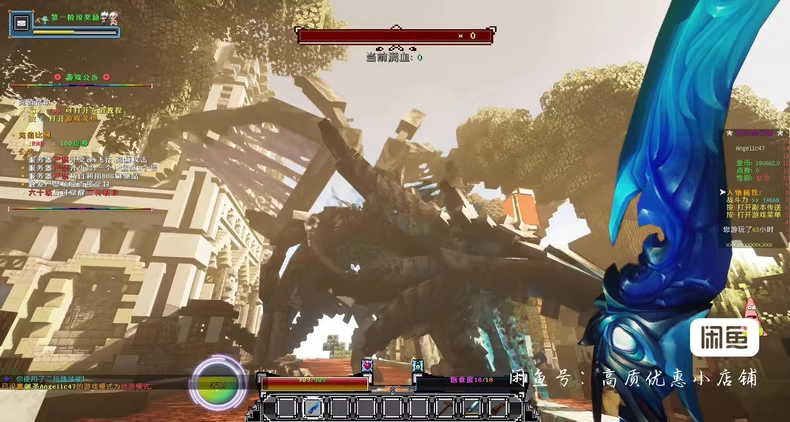The width and height of the screenshot is (790, 422).
Task: Click the 闲鱼 watermark logo
Action: [x=724, y=339]
